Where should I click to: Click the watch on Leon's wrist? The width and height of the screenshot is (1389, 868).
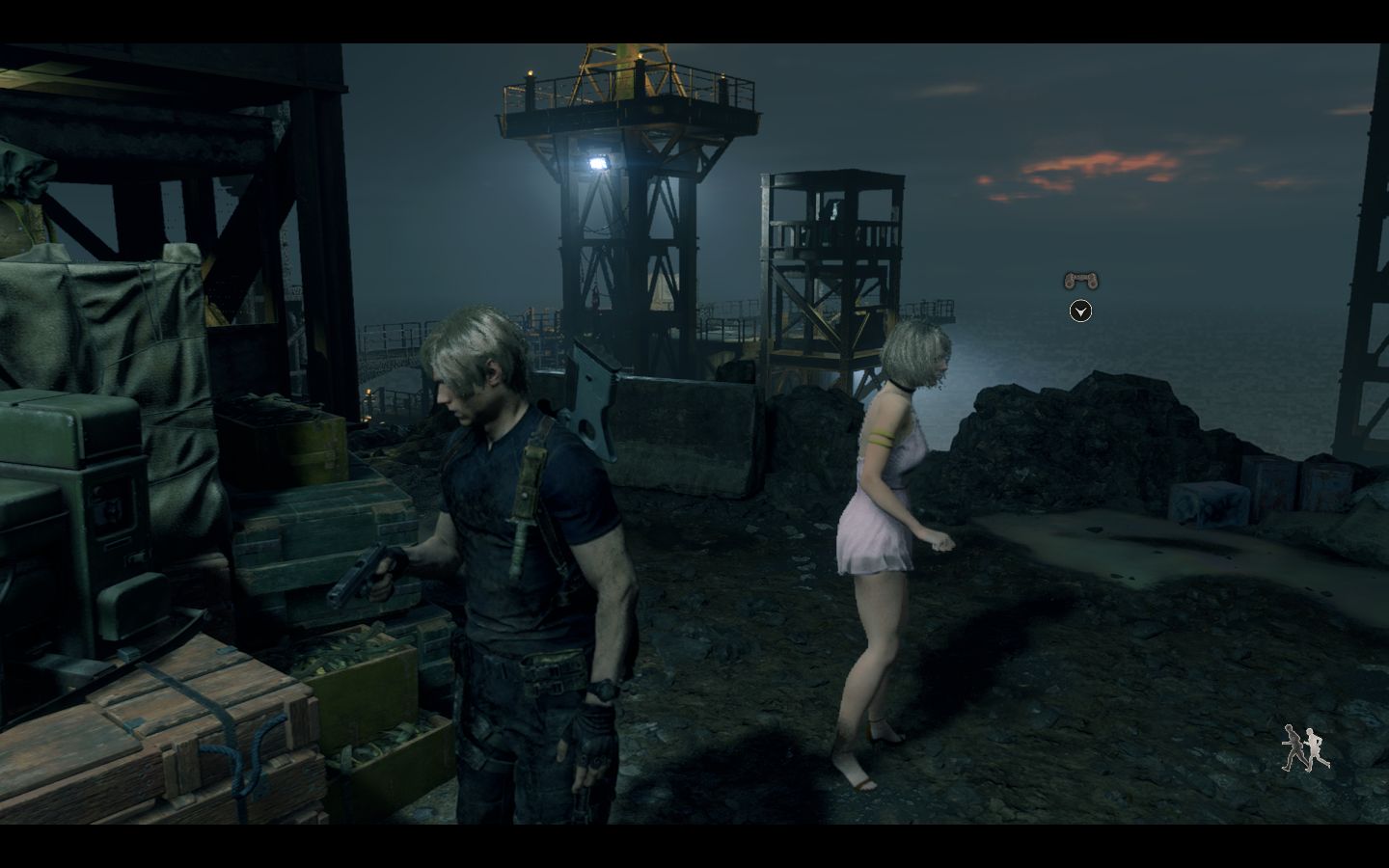pyautogui.click(x=606, y=691)
